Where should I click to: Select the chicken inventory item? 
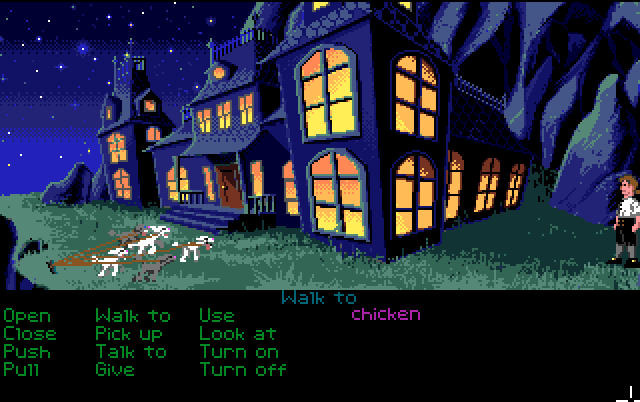pyautogui.click(x=386, y=315)
